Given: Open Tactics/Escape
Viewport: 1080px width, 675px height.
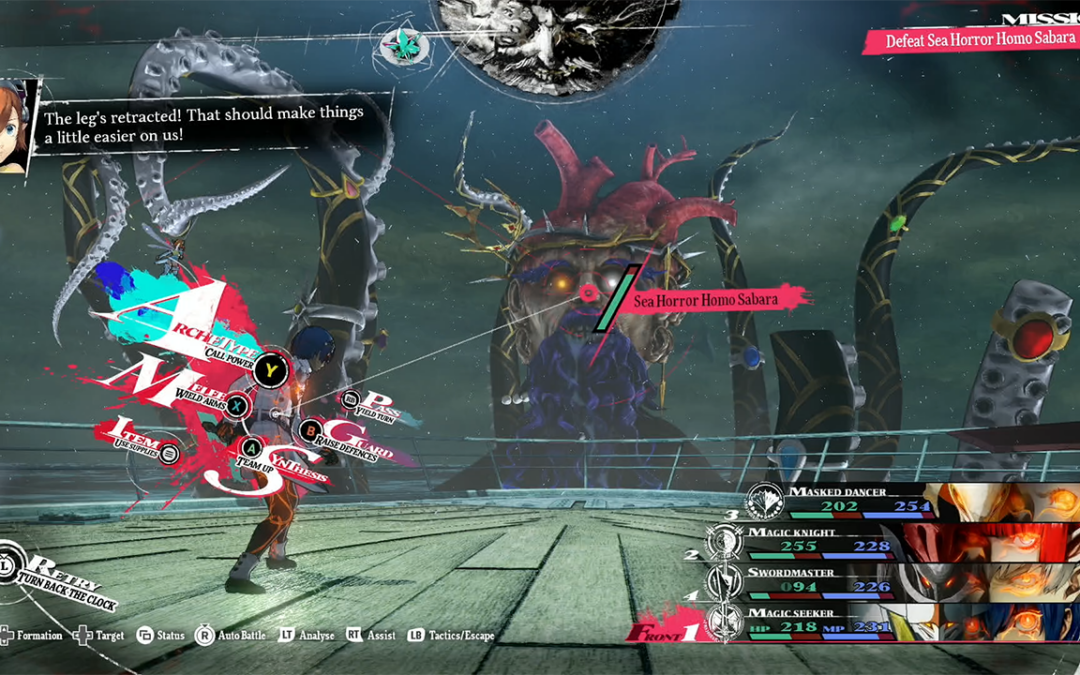Looking at the screenshot, I should coord(450,635).
